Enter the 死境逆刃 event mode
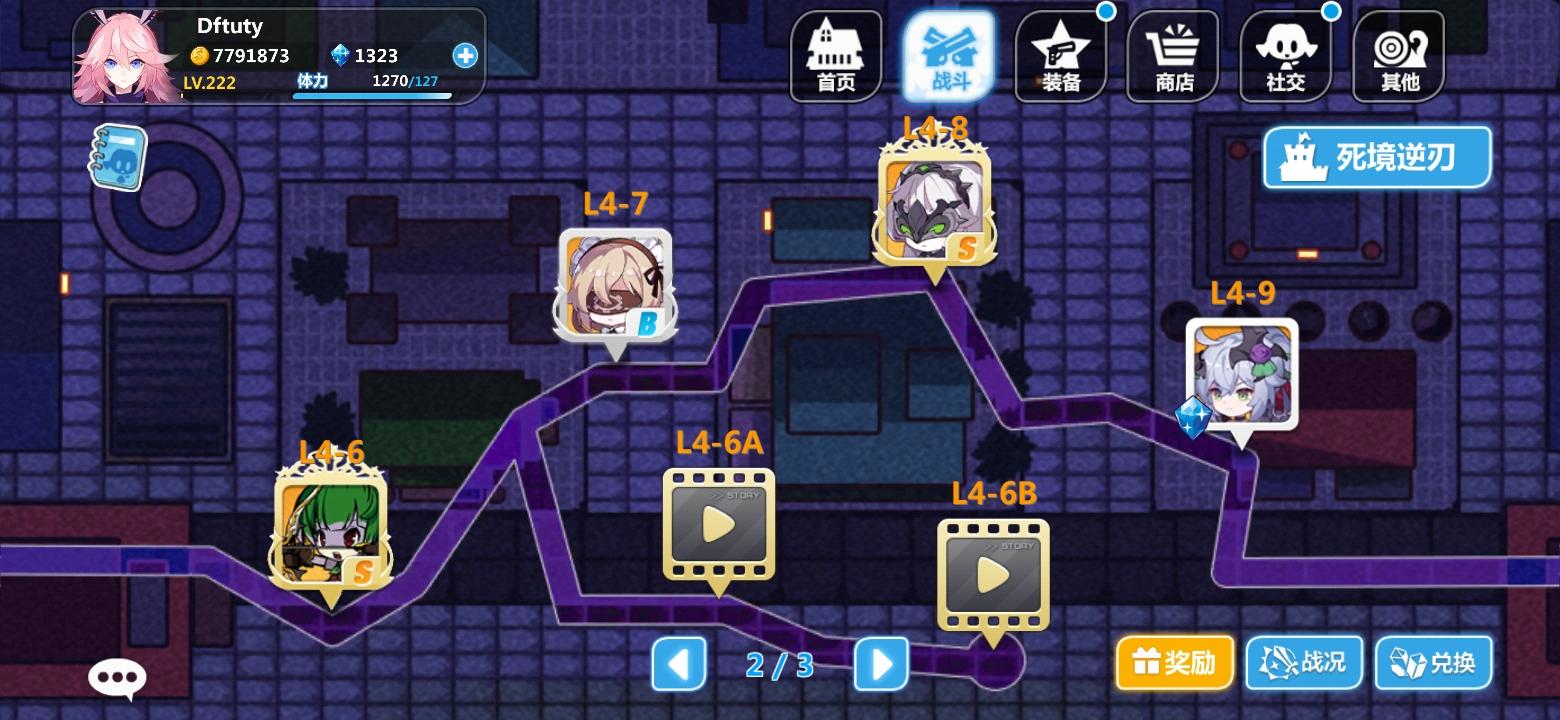 point(1377,156)
